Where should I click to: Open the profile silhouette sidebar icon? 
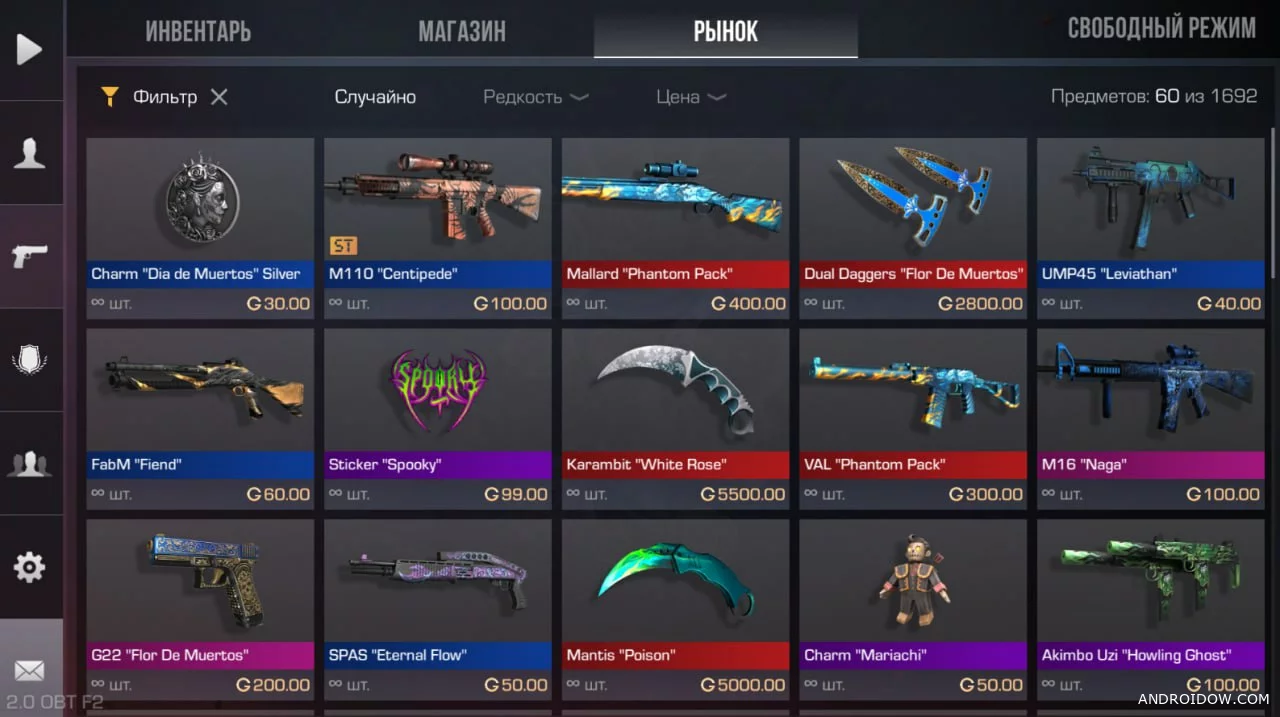coord(30,153)
